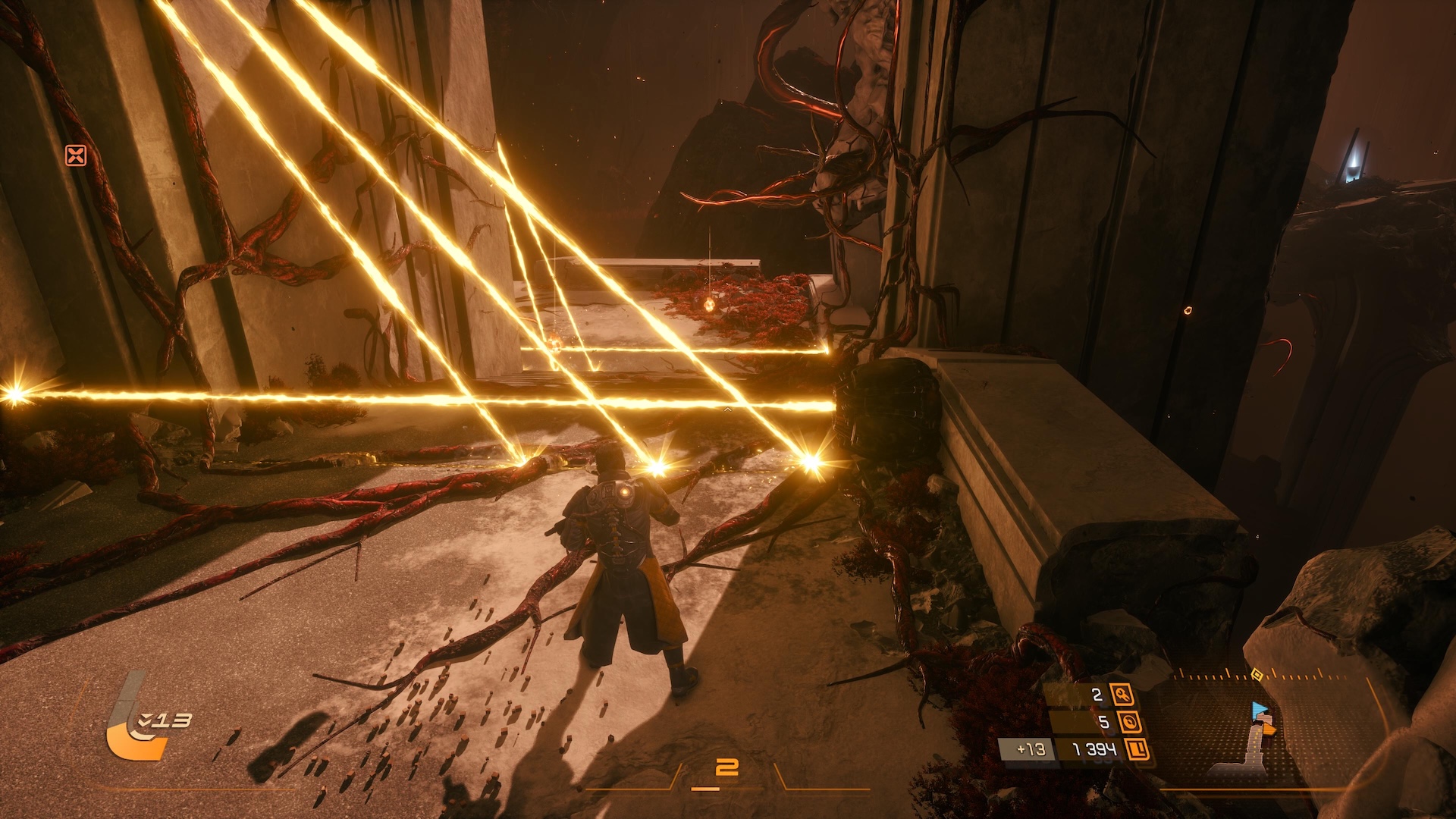Click the orange X marker icon
Screen dimensions: 1456x819
pos(76,155)
